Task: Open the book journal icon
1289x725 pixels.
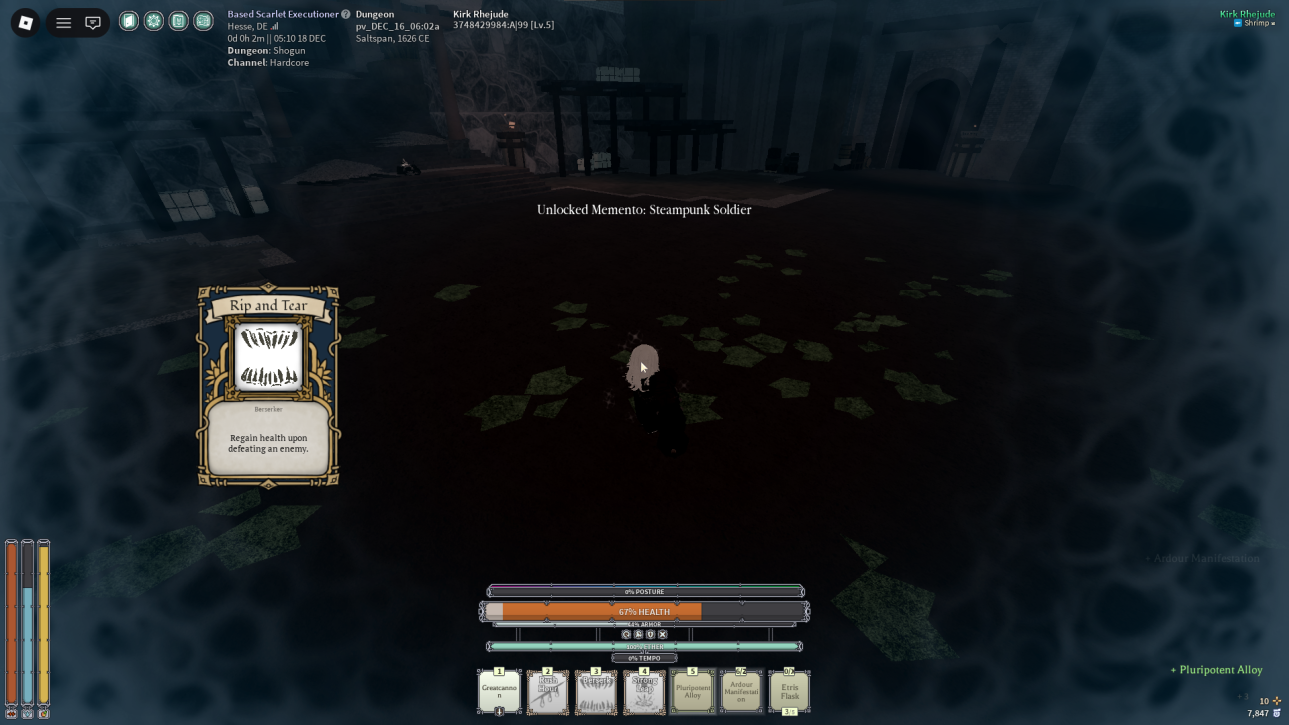Action: [178, 21]
